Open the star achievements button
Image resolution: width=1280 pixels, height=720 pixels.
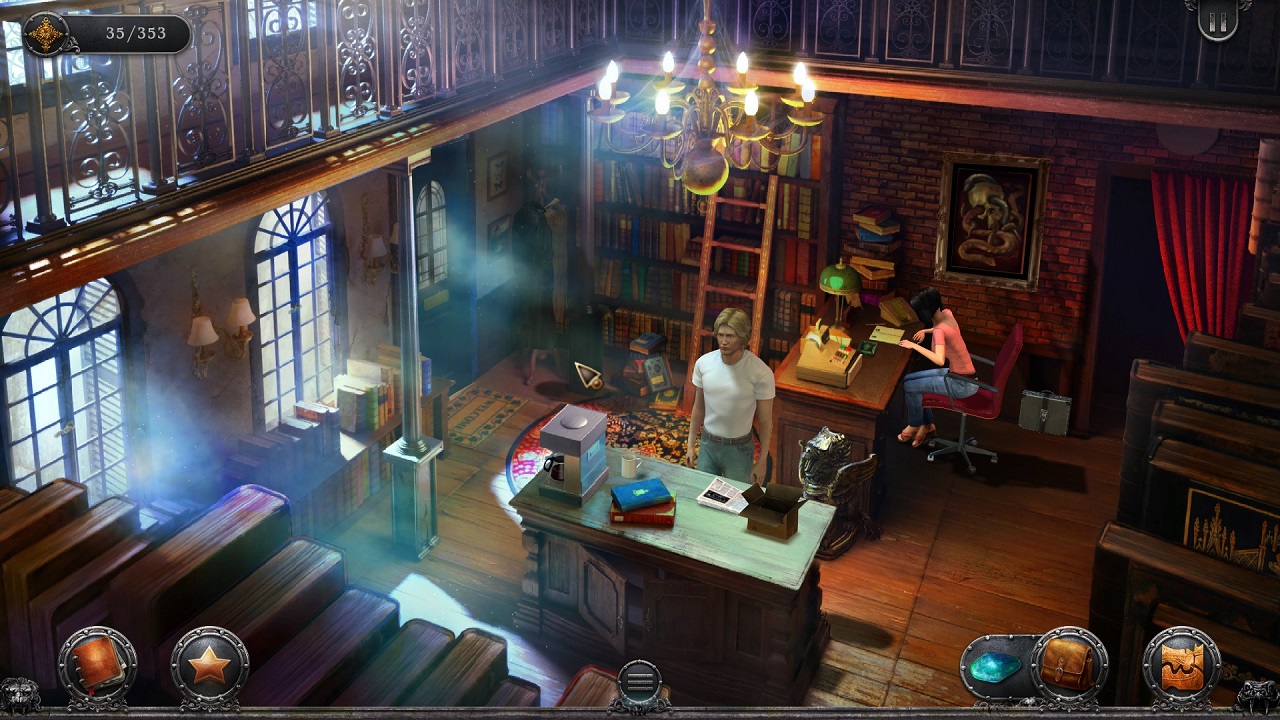point(209,664)
